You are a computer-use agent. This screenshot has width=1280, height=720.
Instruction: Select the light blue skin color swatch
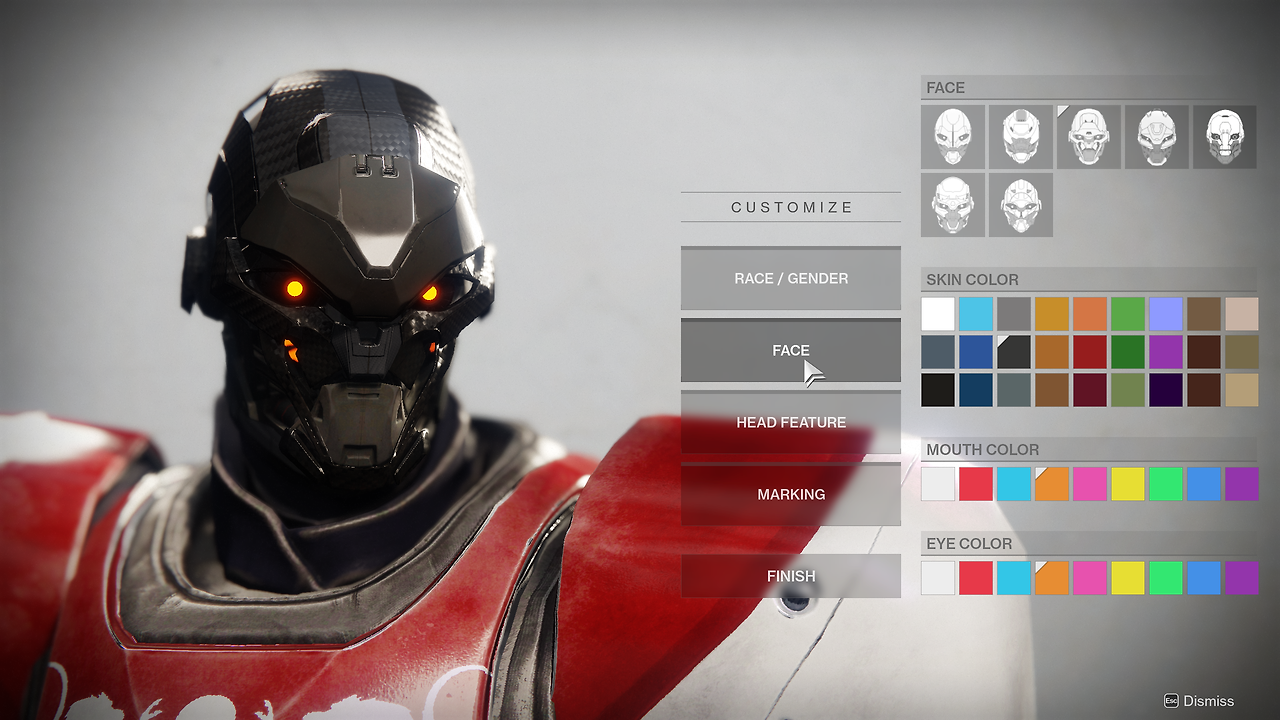[x=976, y=314]
